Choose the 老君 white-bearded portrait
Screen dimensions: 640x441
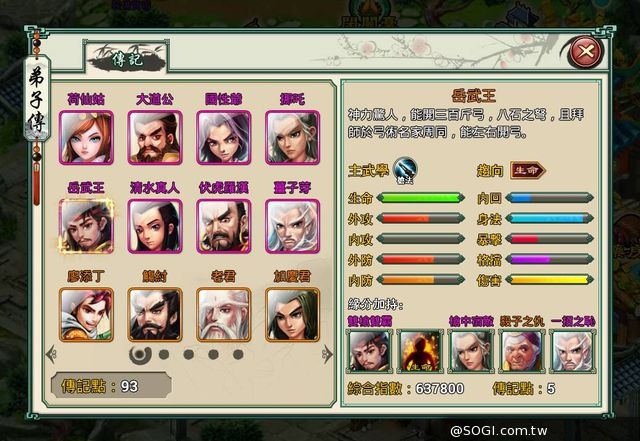coord(223,314)
